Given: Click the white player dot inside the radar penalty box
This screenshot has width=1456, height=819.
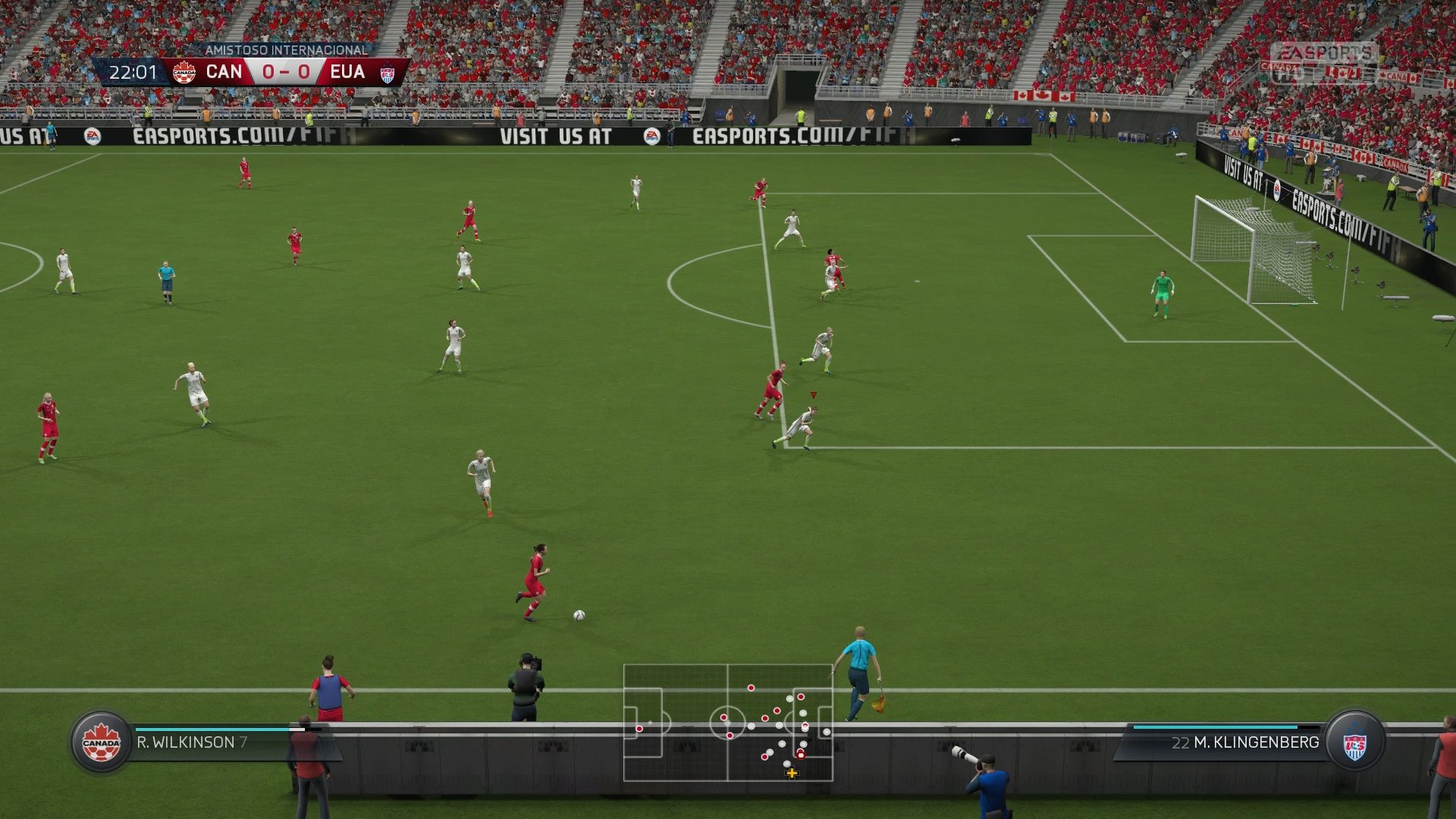Looking at the screenshot, I should coord(827,733).
